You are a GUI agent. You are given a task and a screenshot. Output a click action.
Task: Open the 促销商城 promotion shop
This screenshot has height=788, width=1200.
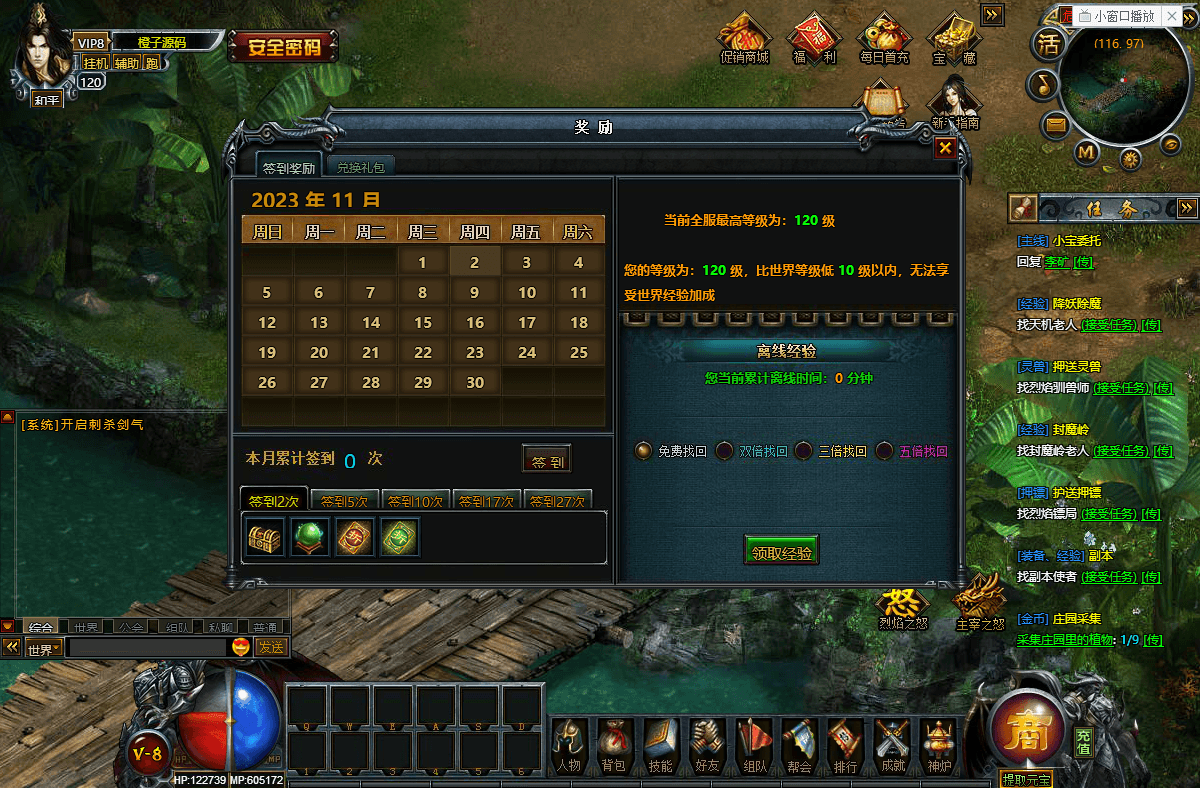tap(744, 40)
